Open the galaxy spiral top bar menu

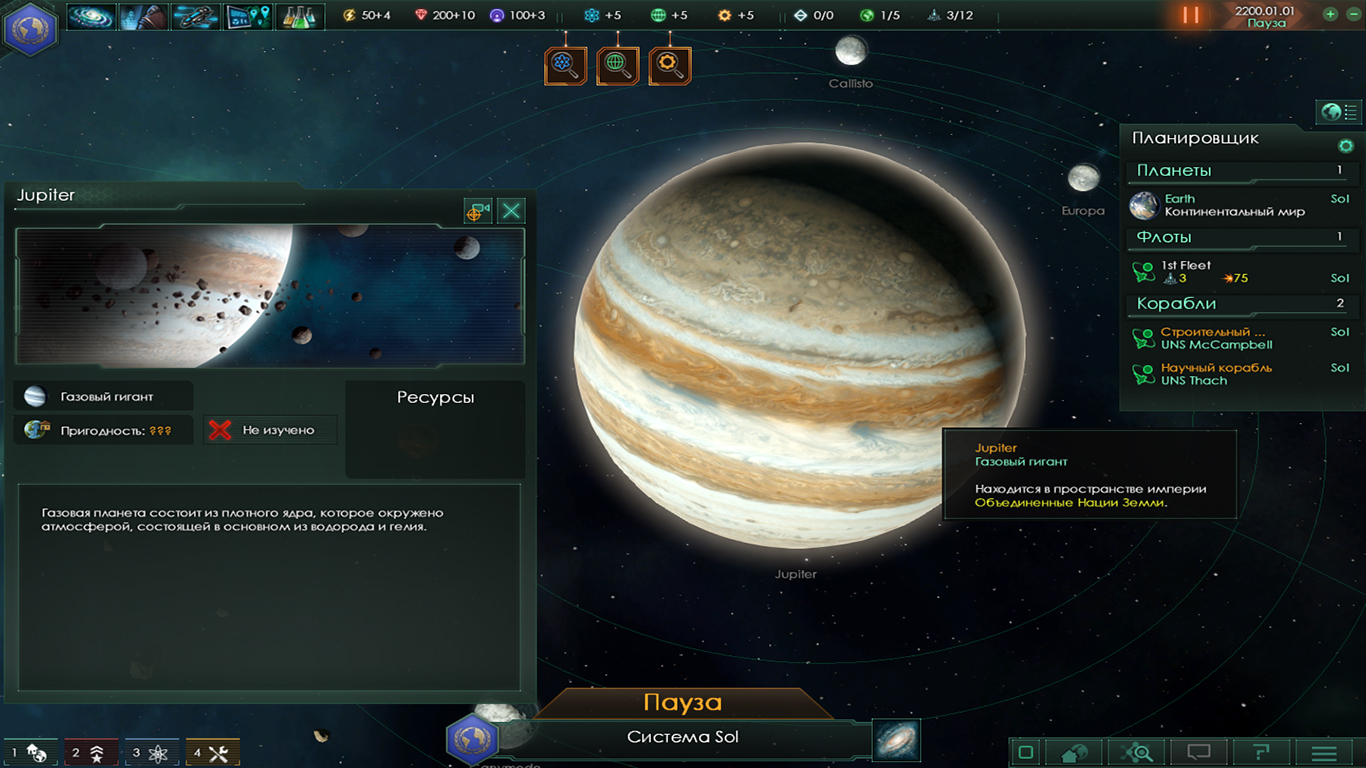coord(91,16)
